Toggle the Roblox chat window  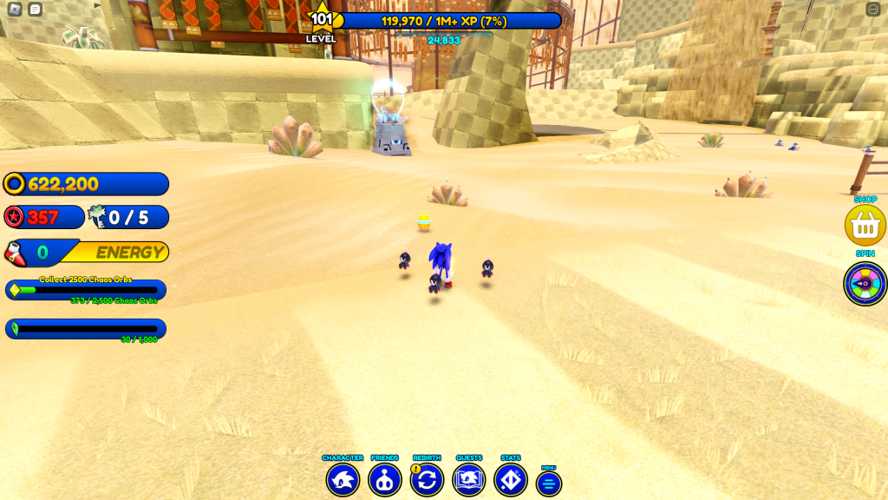click(x=35, y=9)
